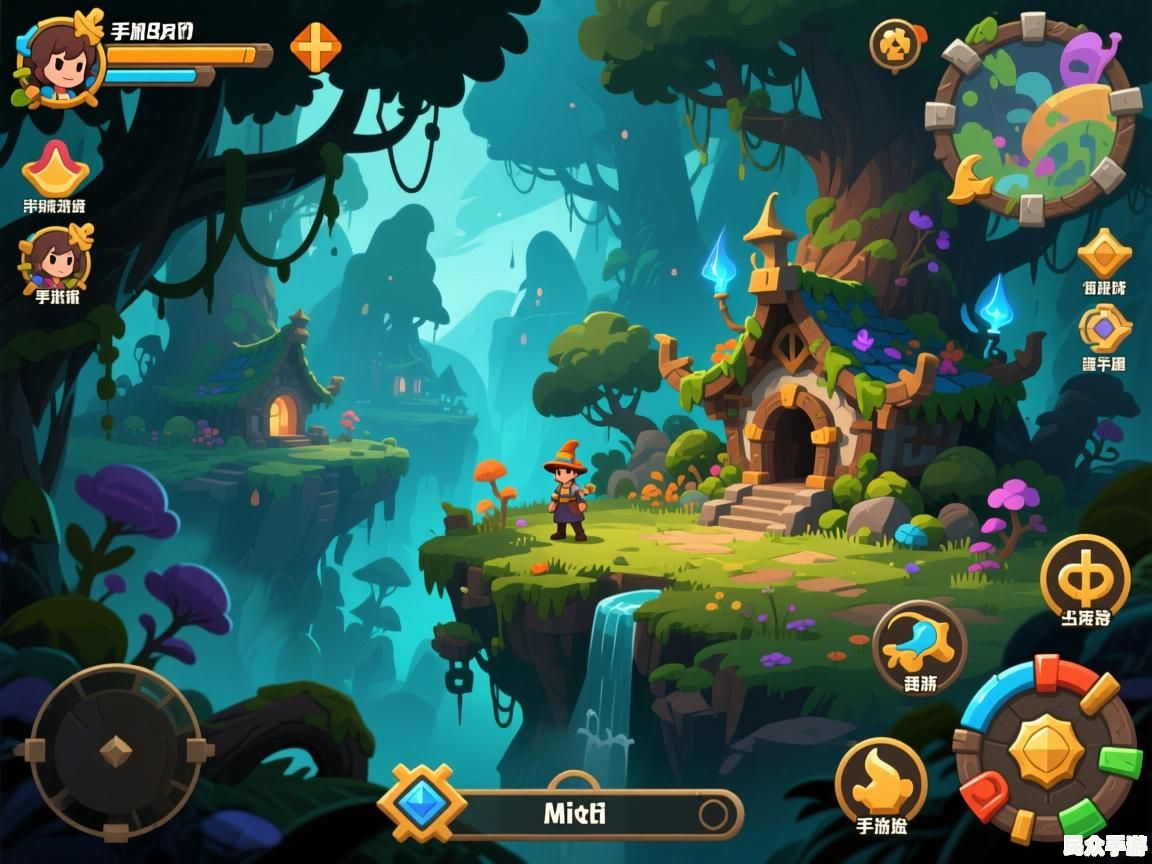Tap the orange plus diamond button
Image resolution: width=1152 pixels, height=864 pixels.
pos(316,46)
